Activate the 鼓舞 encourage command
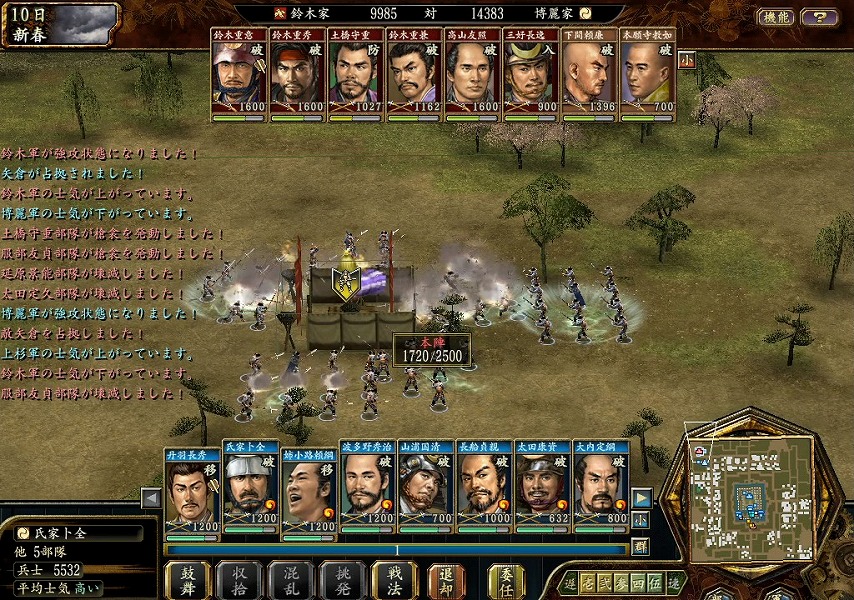 coord(187,580)
